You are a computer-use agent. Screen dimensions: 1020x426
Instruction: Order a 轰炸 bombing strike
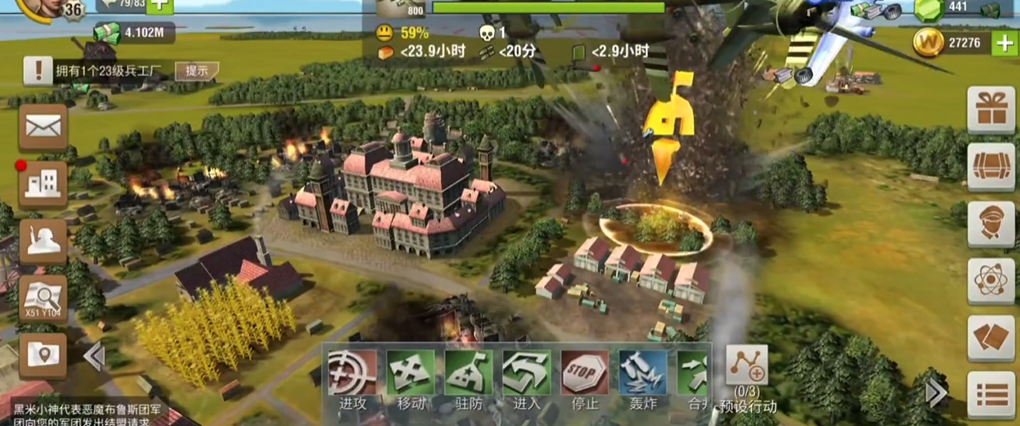click(x=643, y=374)
